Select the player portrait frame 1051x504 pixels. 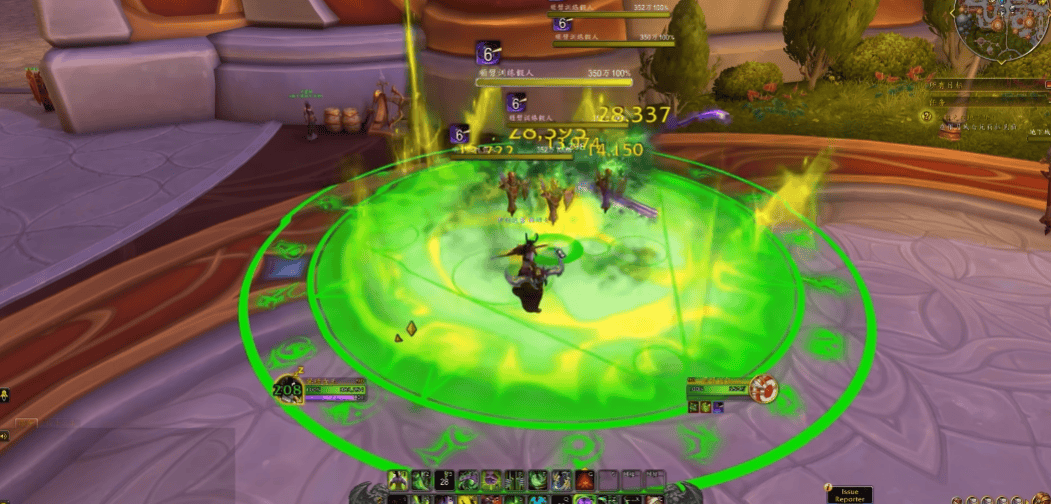point(286,389)
